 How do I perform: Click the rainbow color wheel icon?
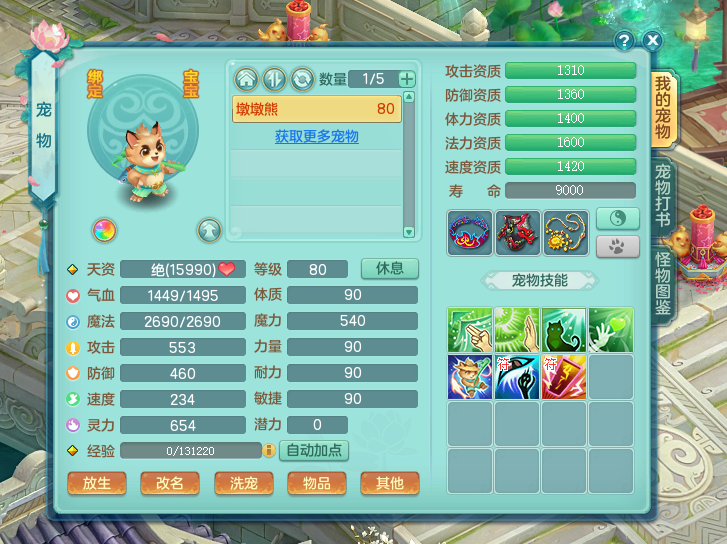click(x=105, y=230)
